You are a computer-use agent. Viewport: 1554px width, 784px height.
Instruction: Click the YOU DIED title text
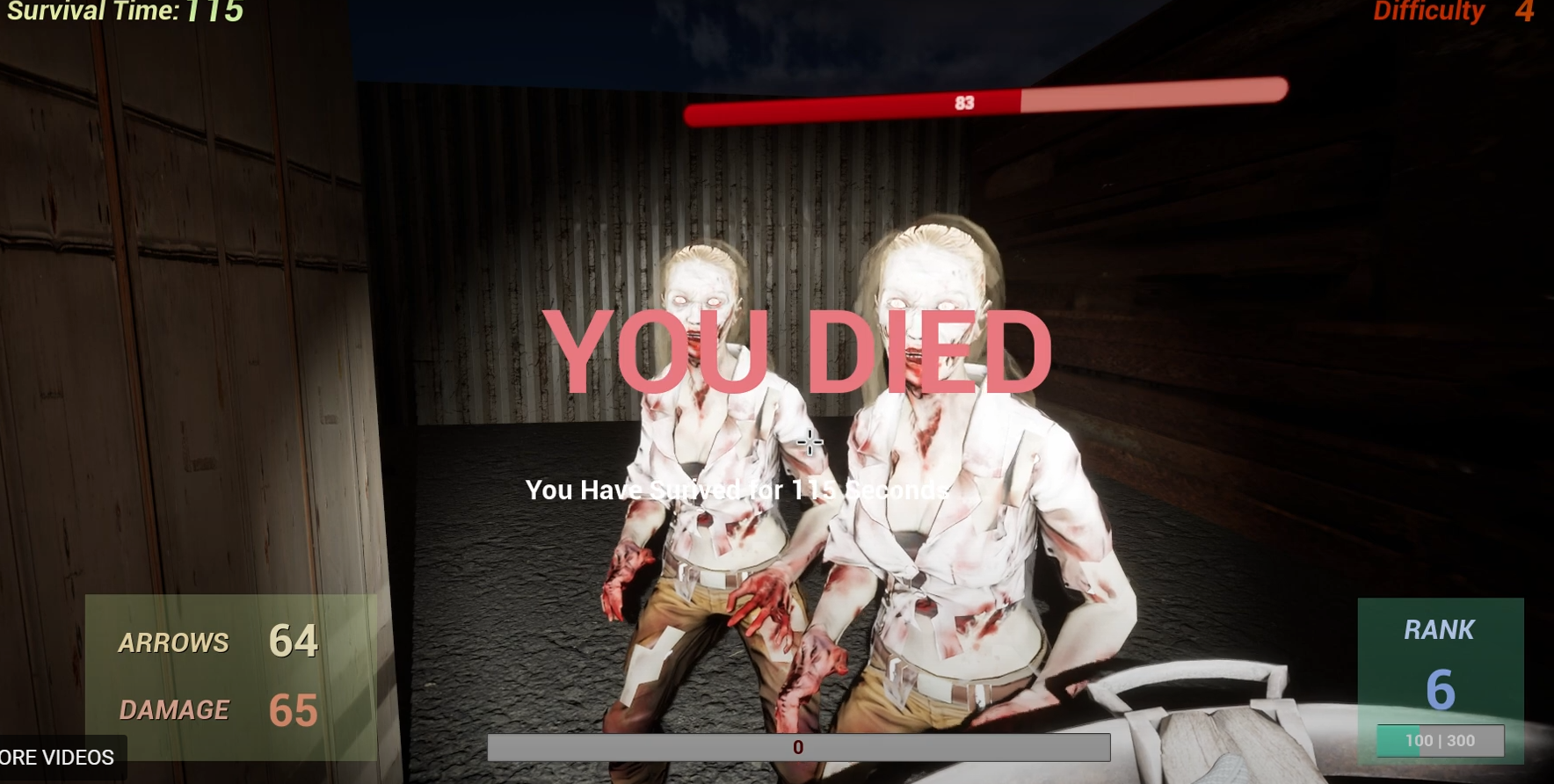click(800, 351)
